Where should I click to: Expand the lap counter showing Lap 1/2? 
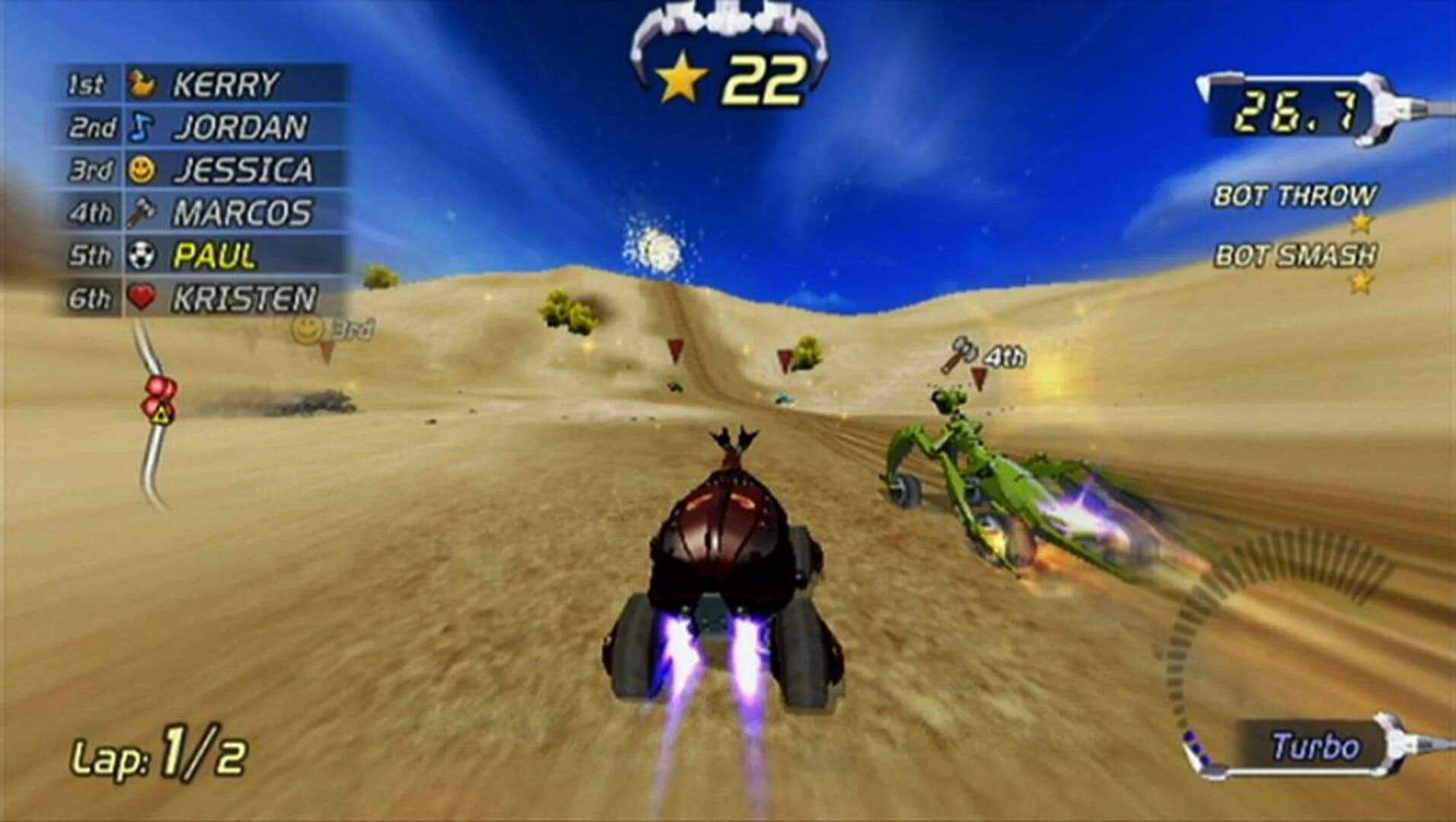coord(161,753)
